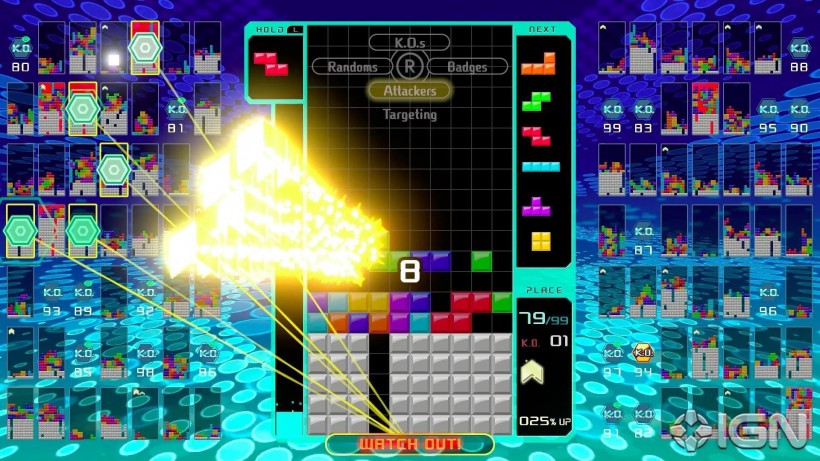Switch targeting to Badges
This screenshot has width=820, height=461.
pyautogui.click(x=467, y=67)
